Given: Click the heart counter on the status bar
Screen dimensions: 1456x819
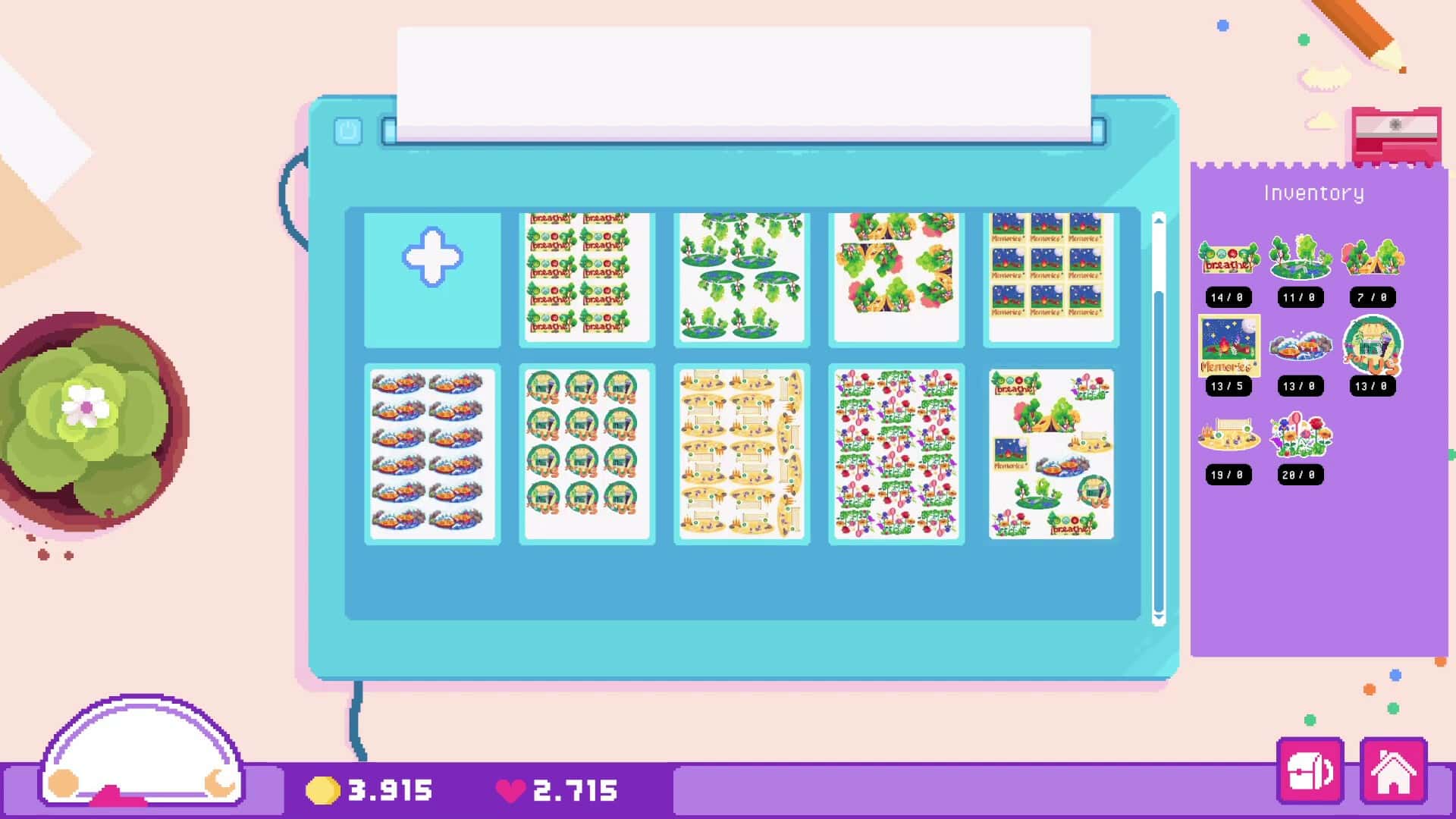Looking at the screenshot, I should click(x=561, y=789).
